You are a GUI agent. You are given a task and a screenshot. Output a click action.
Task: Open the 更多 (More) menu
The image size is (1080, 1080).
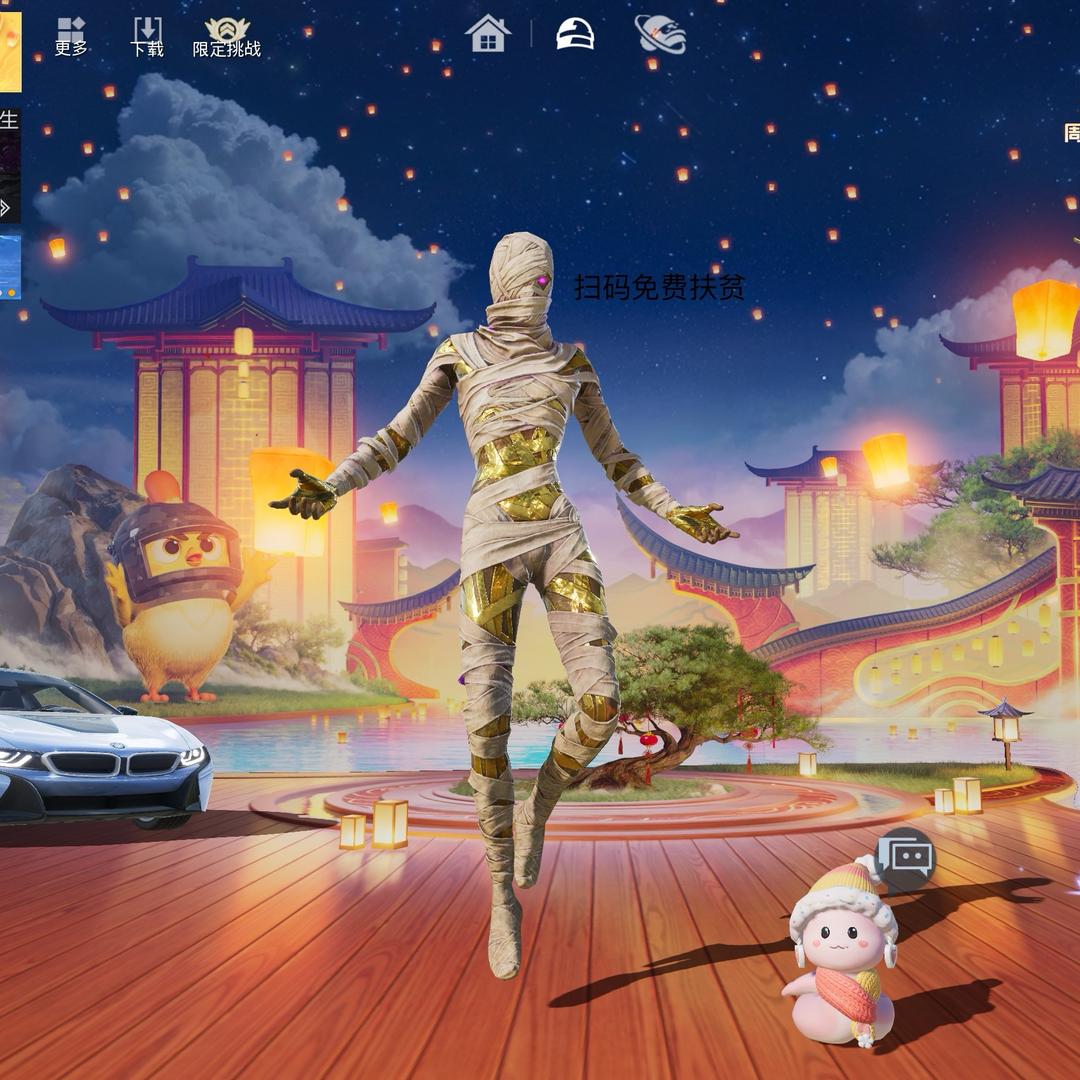click(x=71, y=37)
